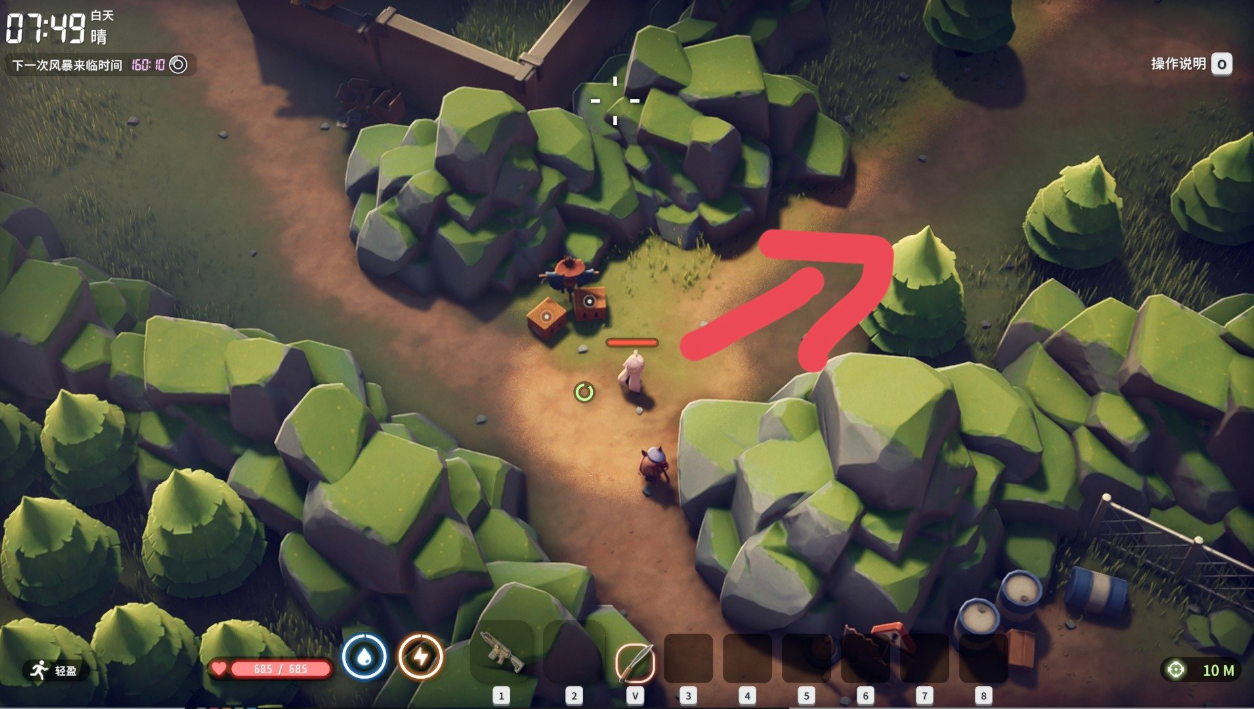Screen dimensions: 1254x709
Task: Select the rifle in hotbar slot 1
Action: pyautogui.click(x=501, y=653)
